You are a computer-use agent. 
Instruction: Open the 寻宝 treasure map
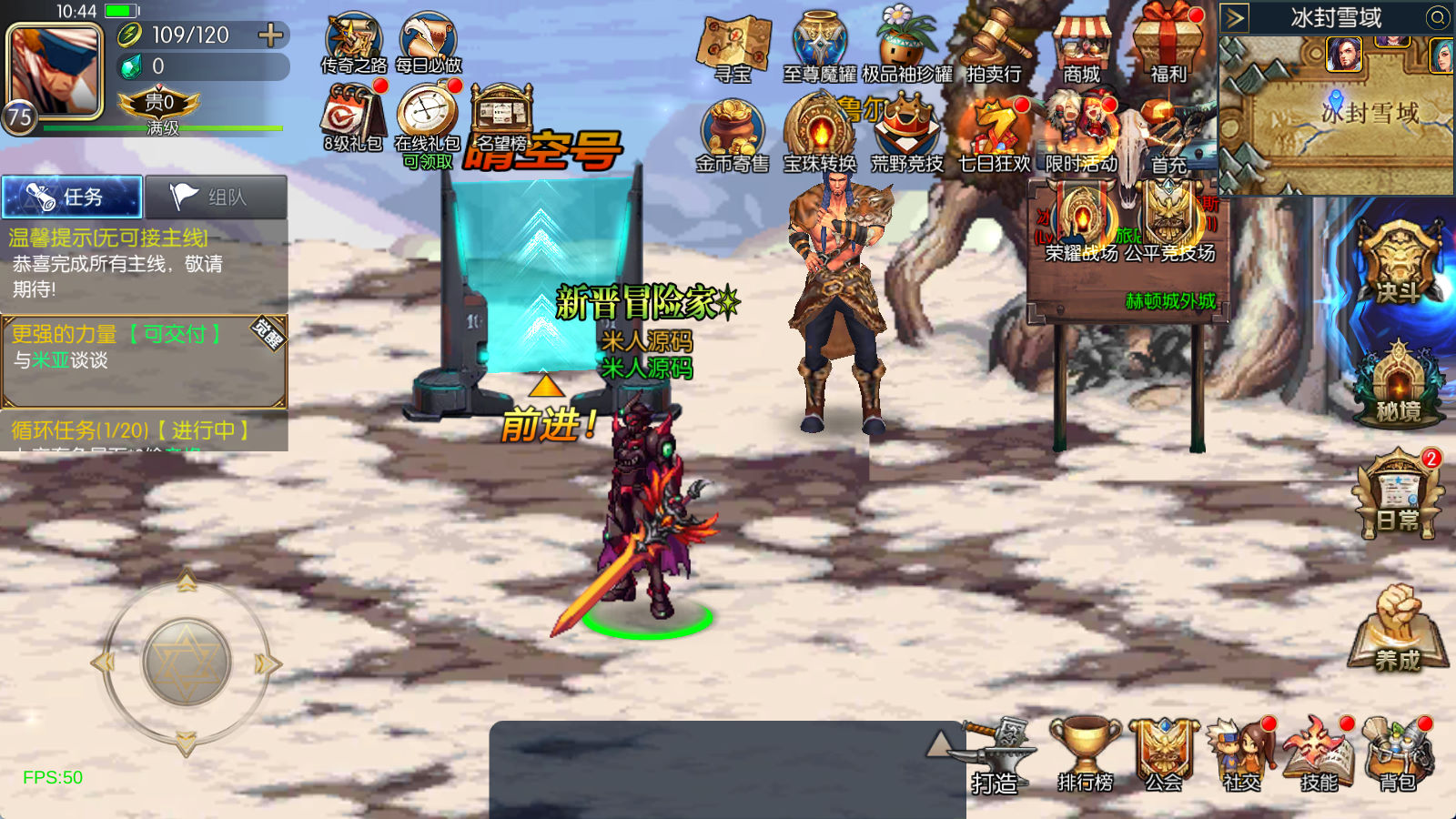[733, 47]
